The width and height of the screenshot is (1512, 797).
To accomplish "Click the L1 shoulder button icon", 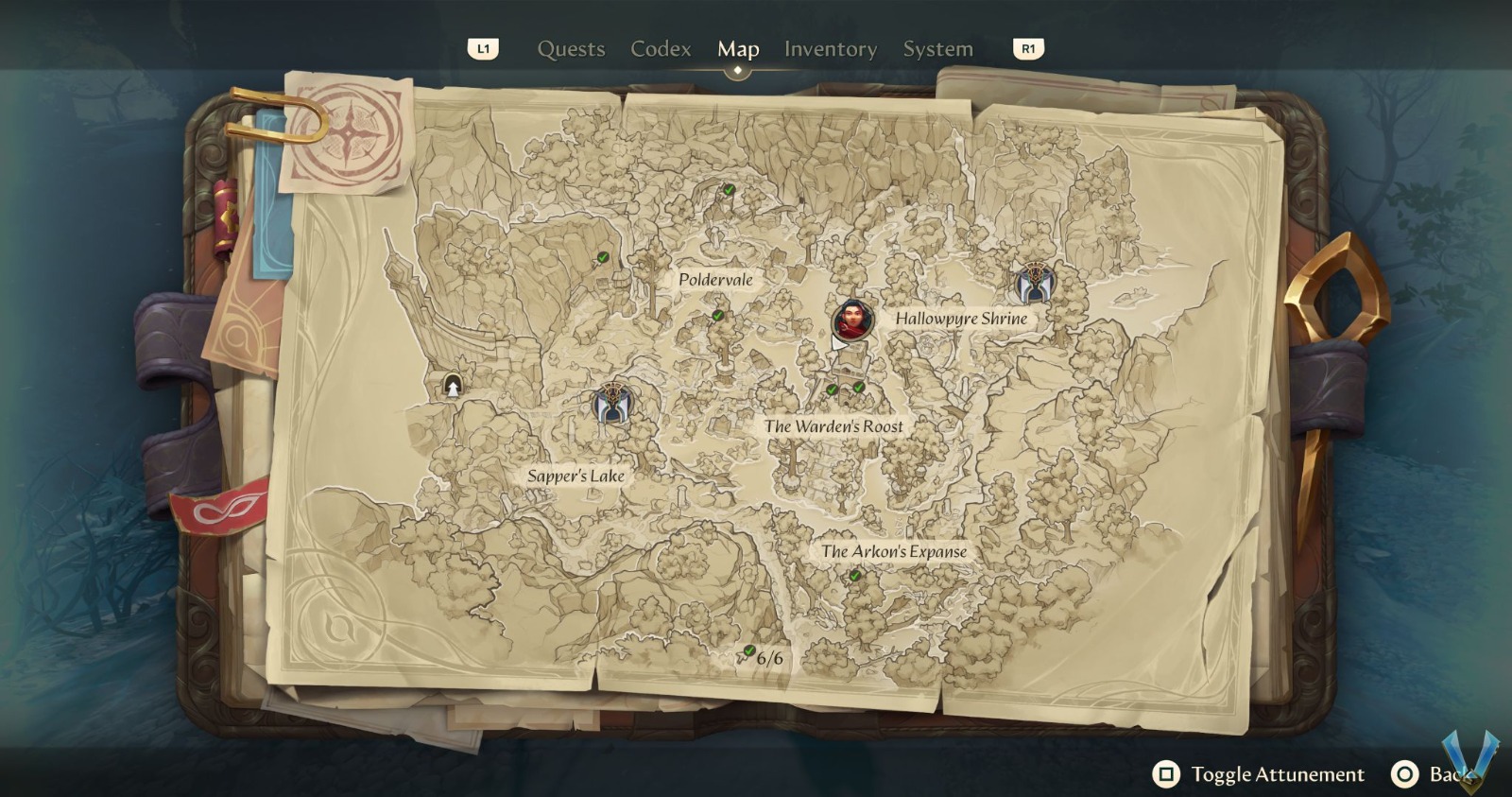I will [485, 51].
